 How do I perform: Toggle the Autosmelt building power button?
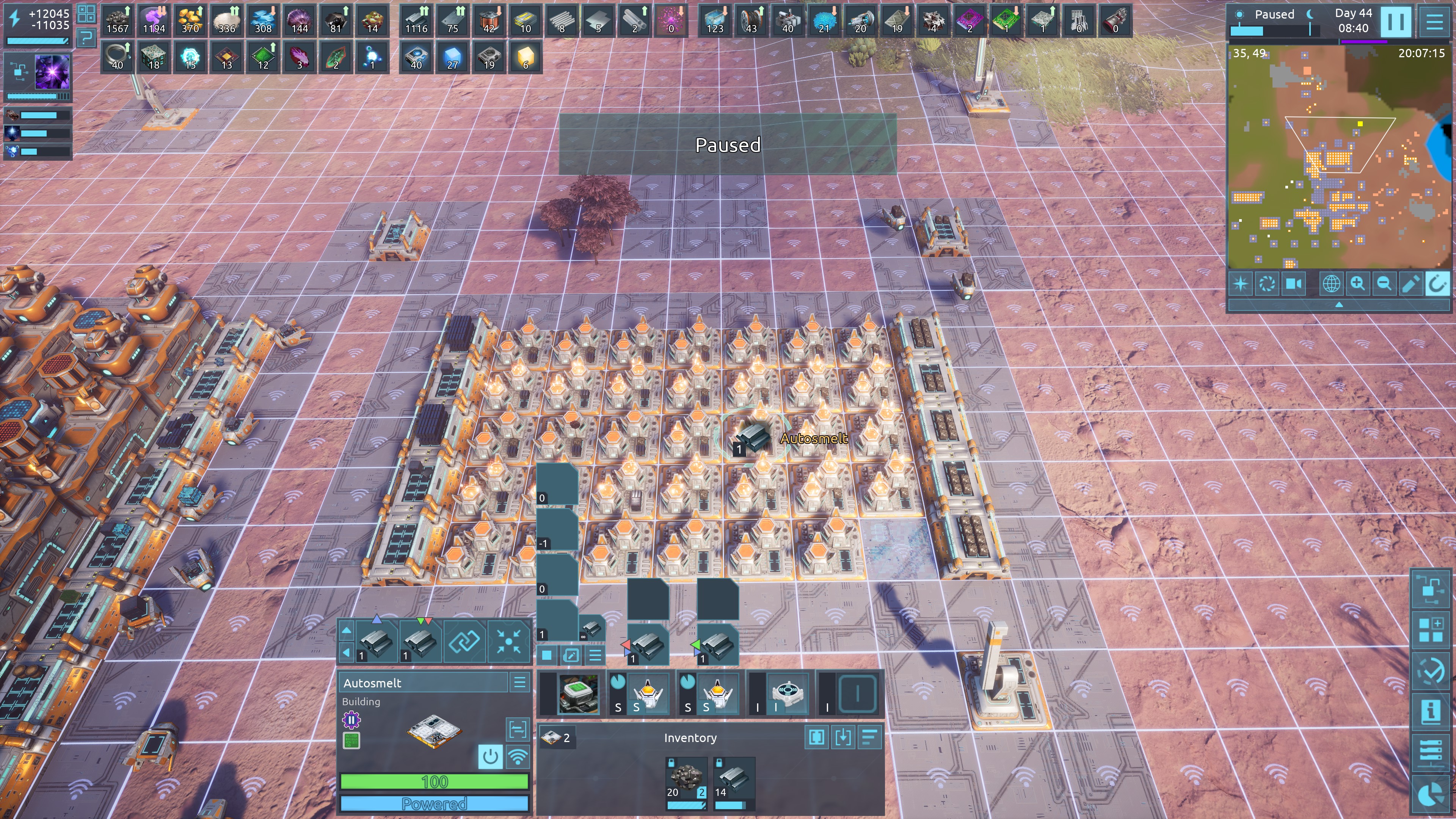(490, 756)
